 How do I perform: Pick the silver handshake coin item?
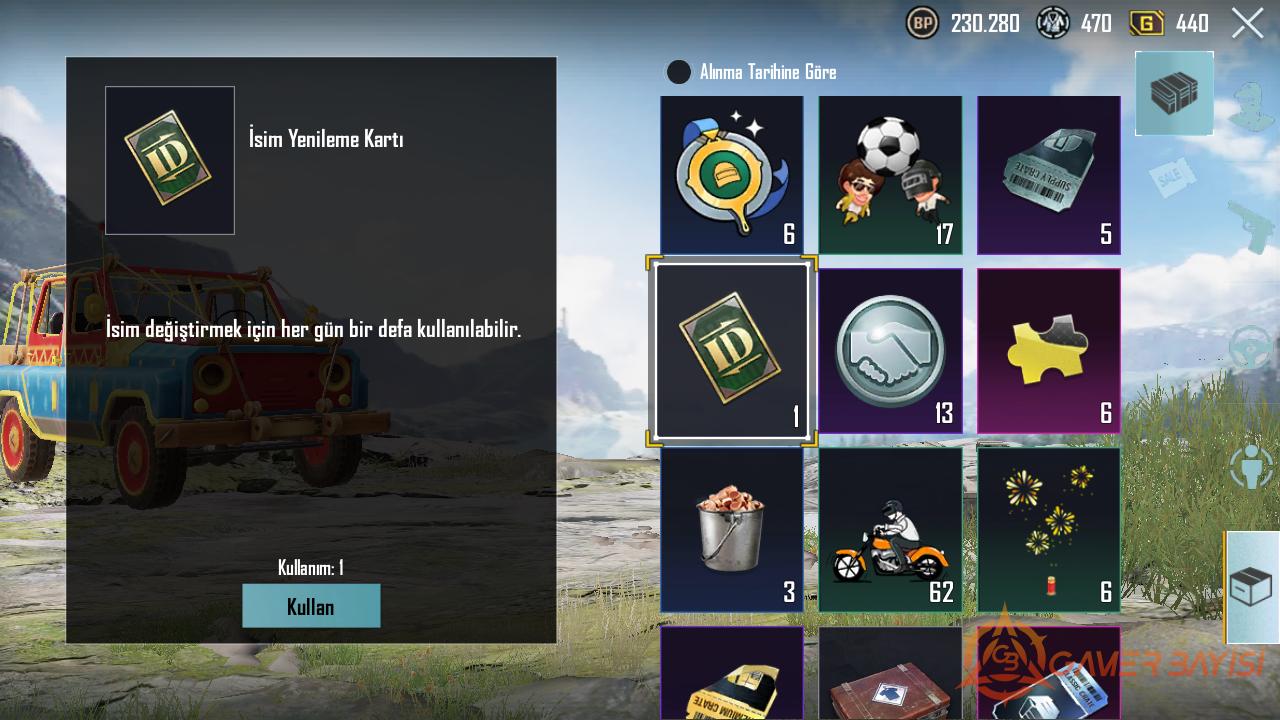[890, 351]
